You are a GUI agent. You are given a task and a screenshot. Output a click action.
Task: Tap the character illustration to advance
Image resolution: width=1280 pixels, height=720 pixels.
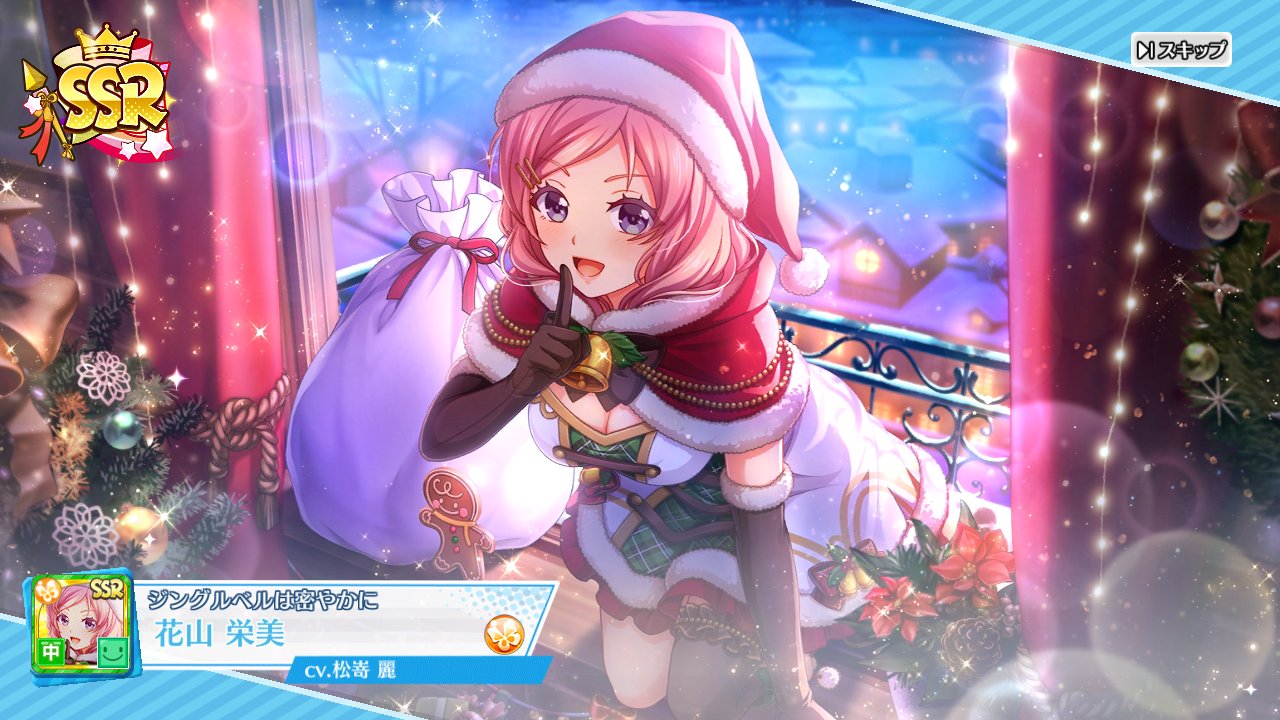point(620,300)
